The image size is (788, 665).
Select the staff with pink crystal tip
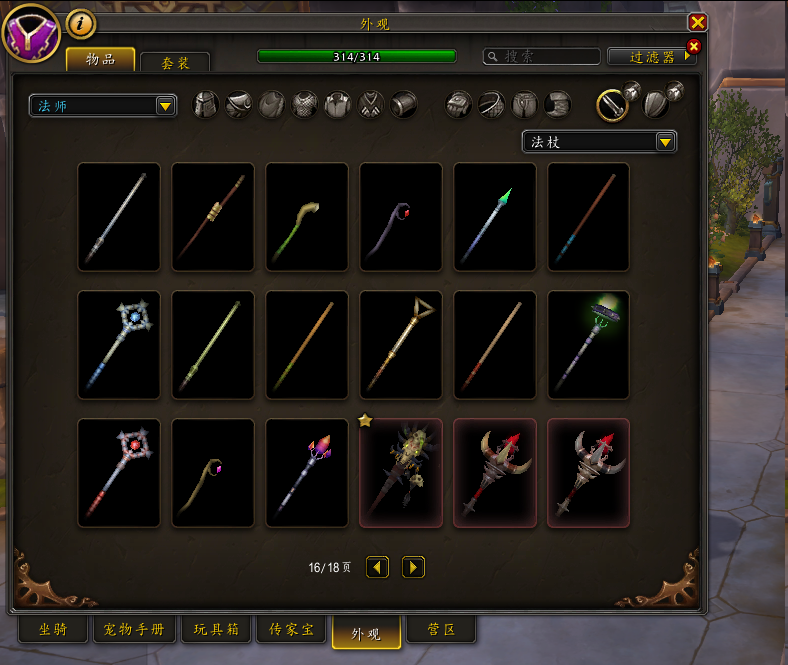[x=307, y=473]
